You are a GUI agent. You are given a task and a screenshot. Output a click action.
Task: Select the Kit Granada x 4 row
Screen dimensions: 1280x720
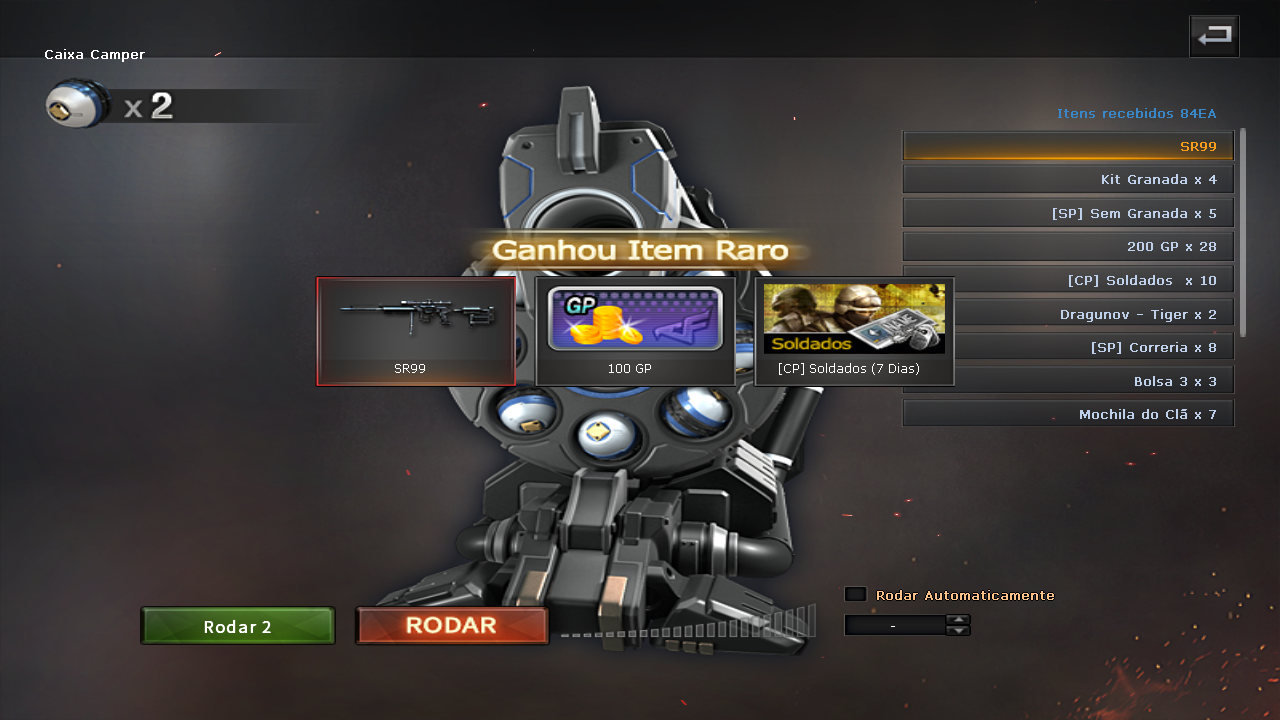(x=1068, y=180)
